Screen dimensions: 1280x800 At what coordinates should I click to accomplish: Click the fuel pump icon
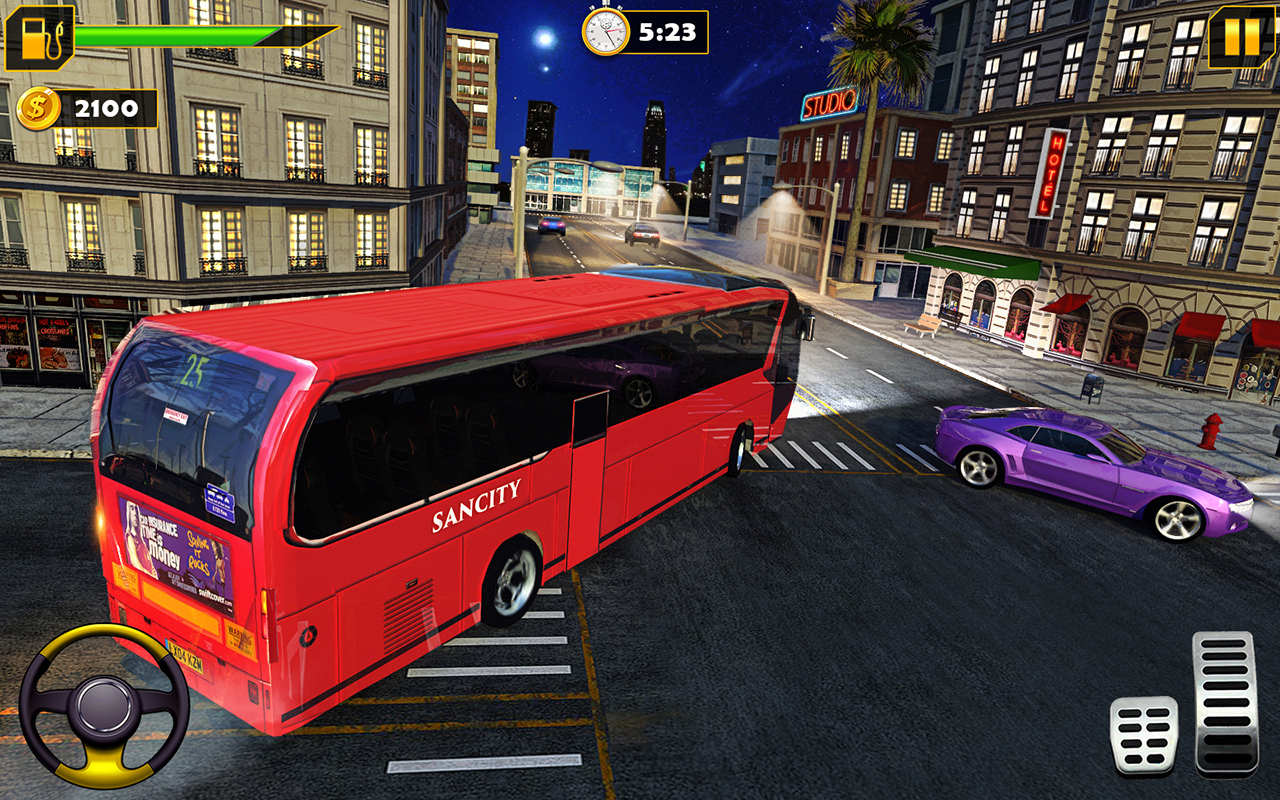click(41, 40)
